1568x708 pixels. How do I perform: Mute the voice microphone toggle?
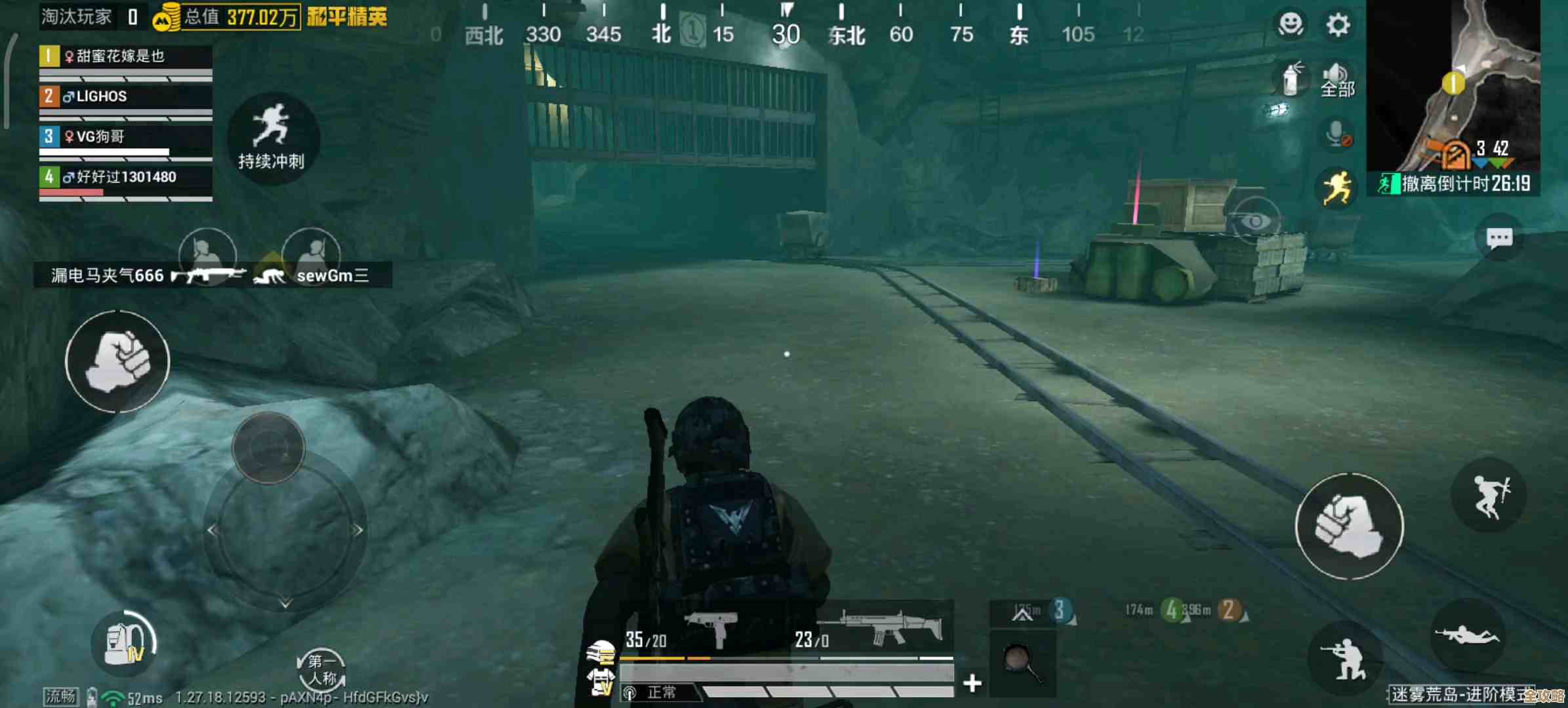[1337, 132]
